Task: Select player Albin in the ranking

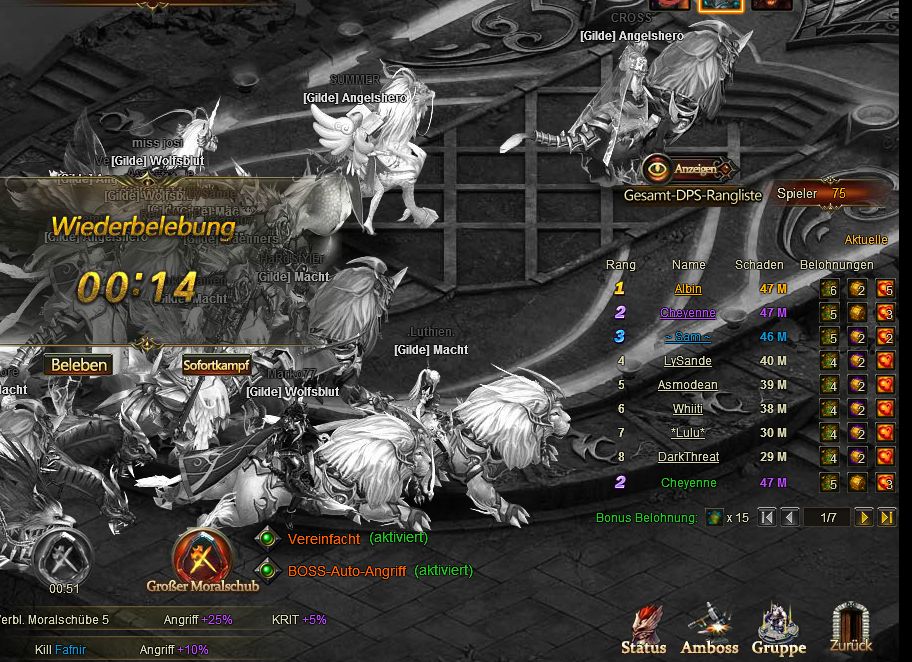Action: click(x=688, y=289)
